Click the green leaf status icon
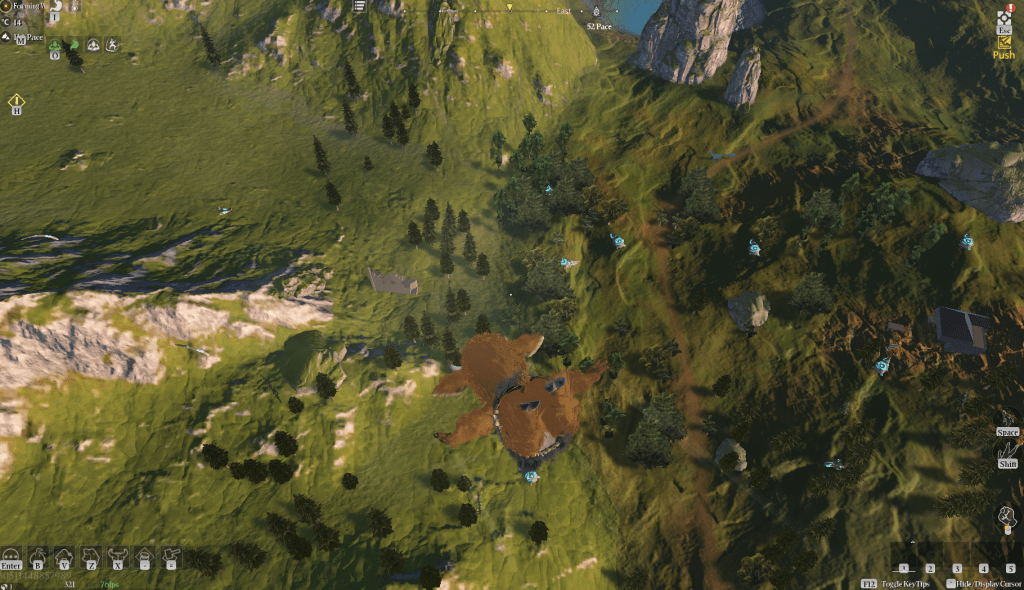 pos(74,45)
